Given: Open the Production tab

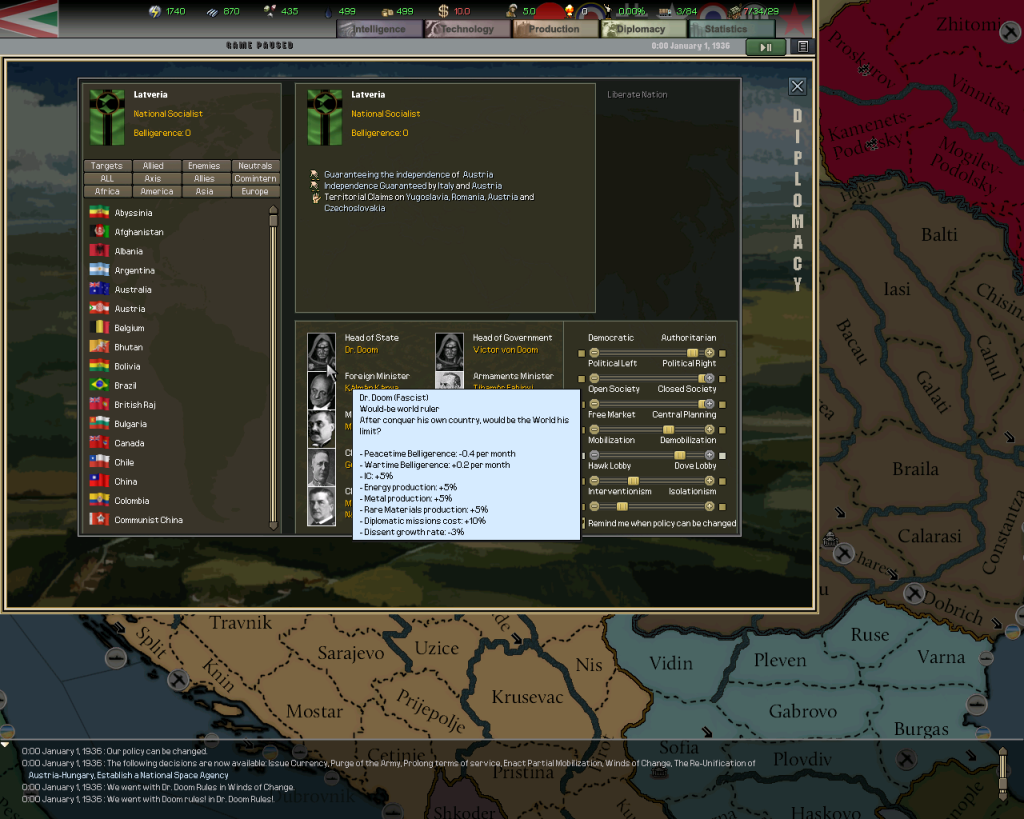Looking at the screenshot, I should click(x=553, y=29).
